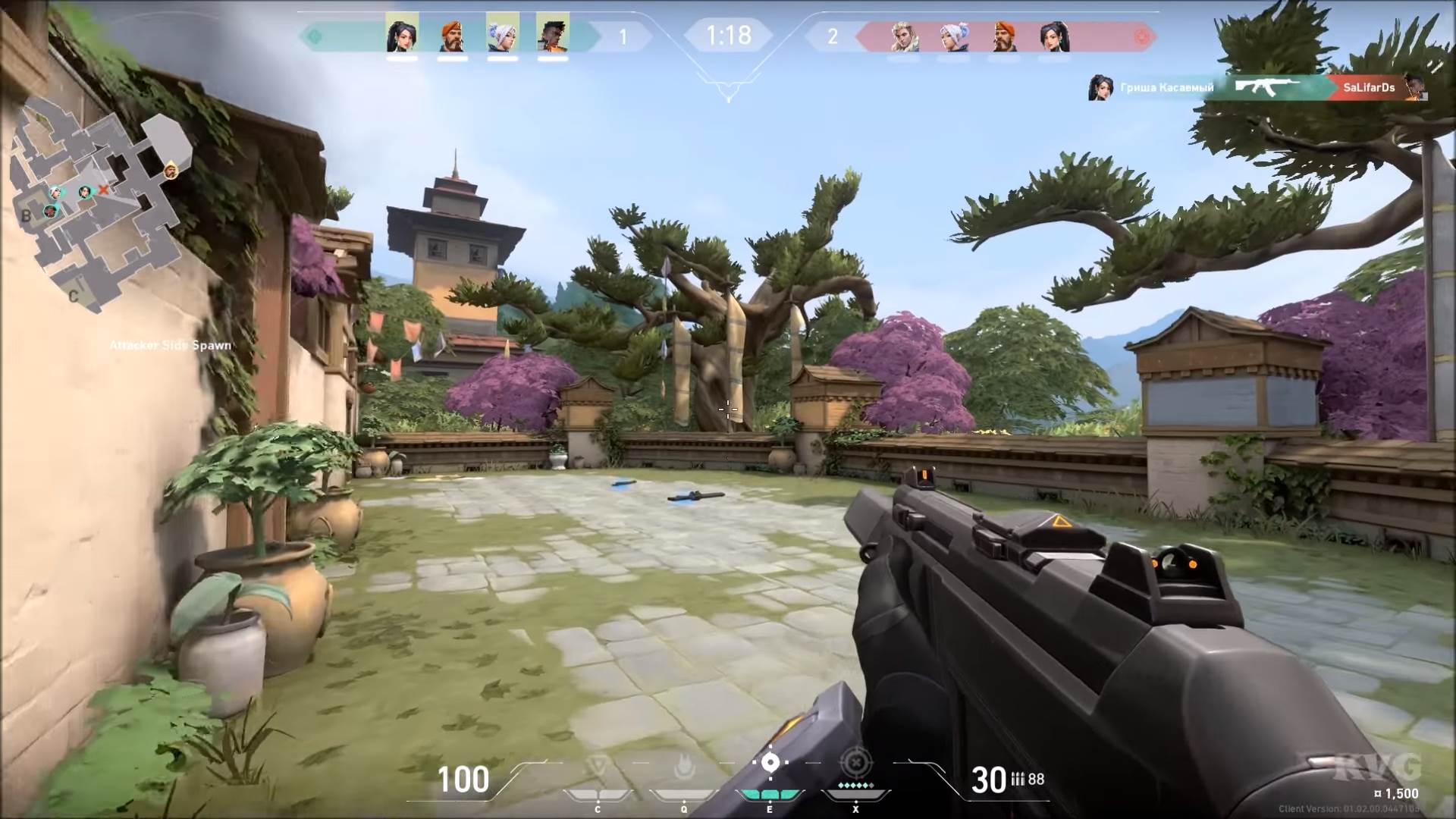
Task: Click the enemy score showing 2
Action: 835,34
